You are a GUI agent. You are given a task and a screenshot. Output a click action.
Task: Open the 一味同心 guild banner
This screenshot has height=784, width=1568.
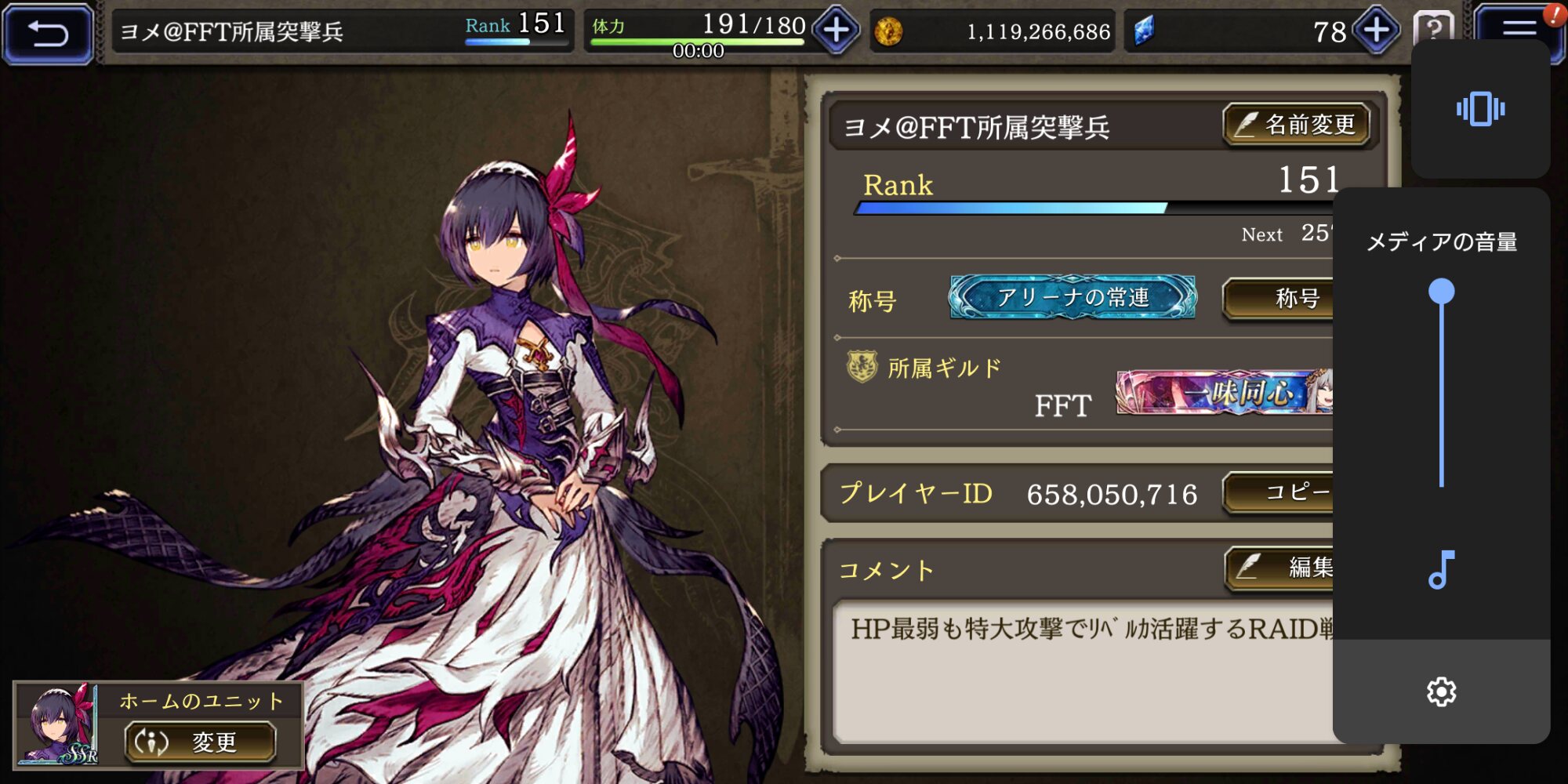point(1225,392)
